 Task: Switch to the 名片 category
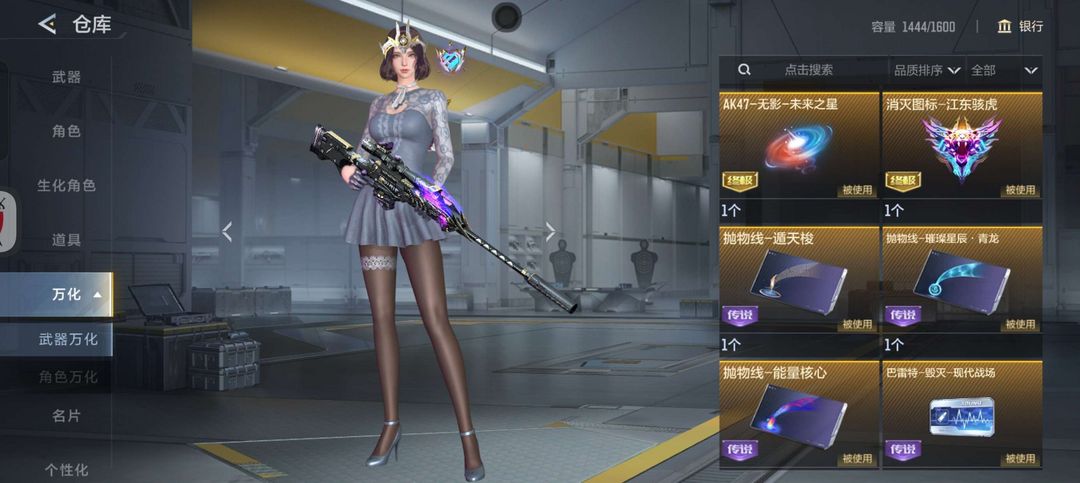pos(66,415)
